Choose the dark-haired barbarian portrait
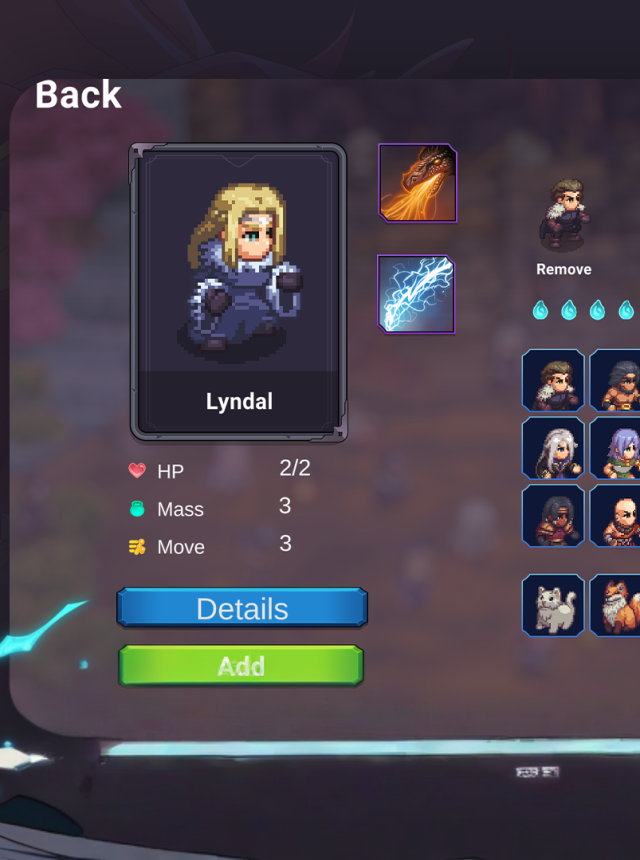This screenshot has height=860, width=640. 616,380
